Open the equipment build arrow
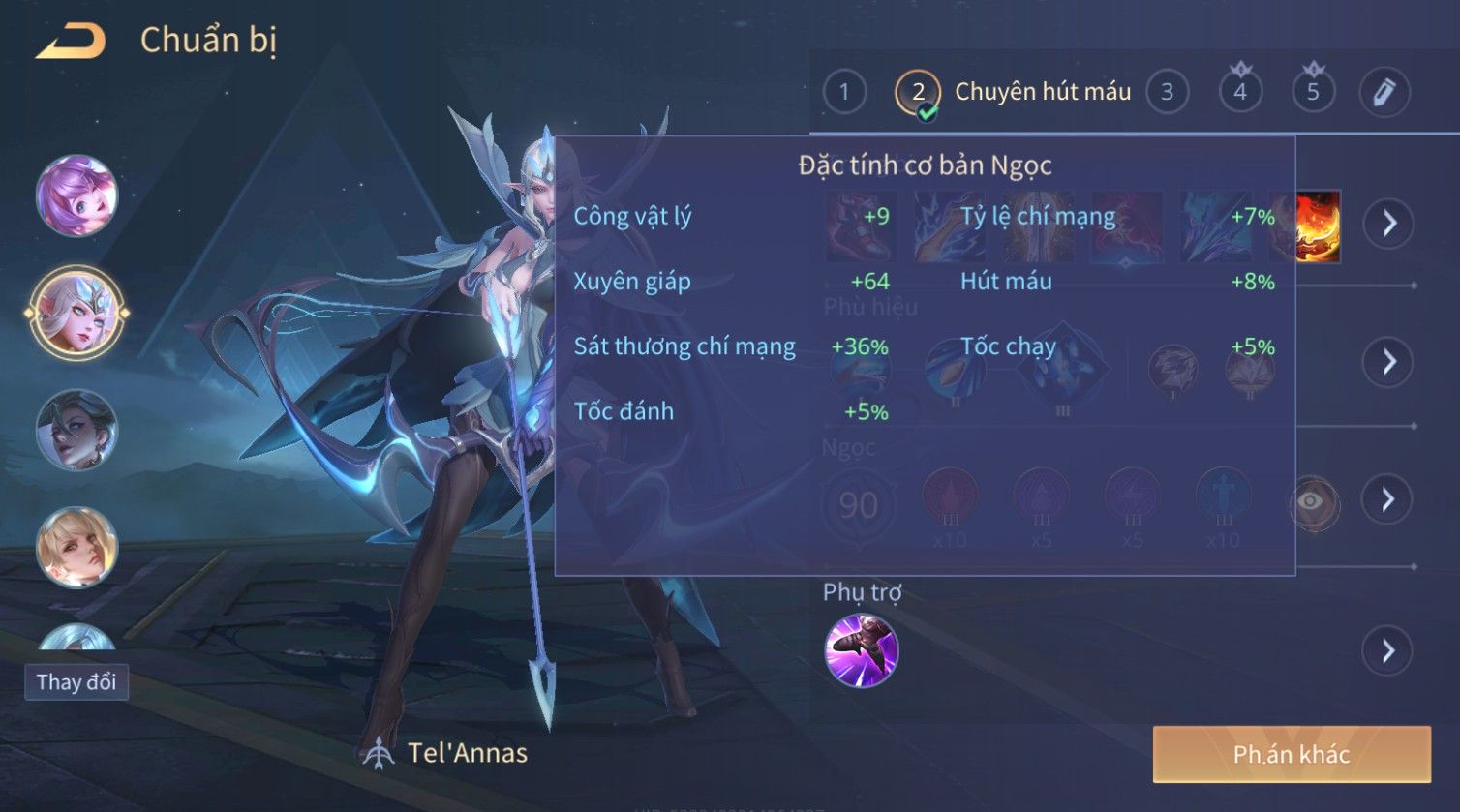This screenshot has width=1460, height=812. tap(1389, 224)
